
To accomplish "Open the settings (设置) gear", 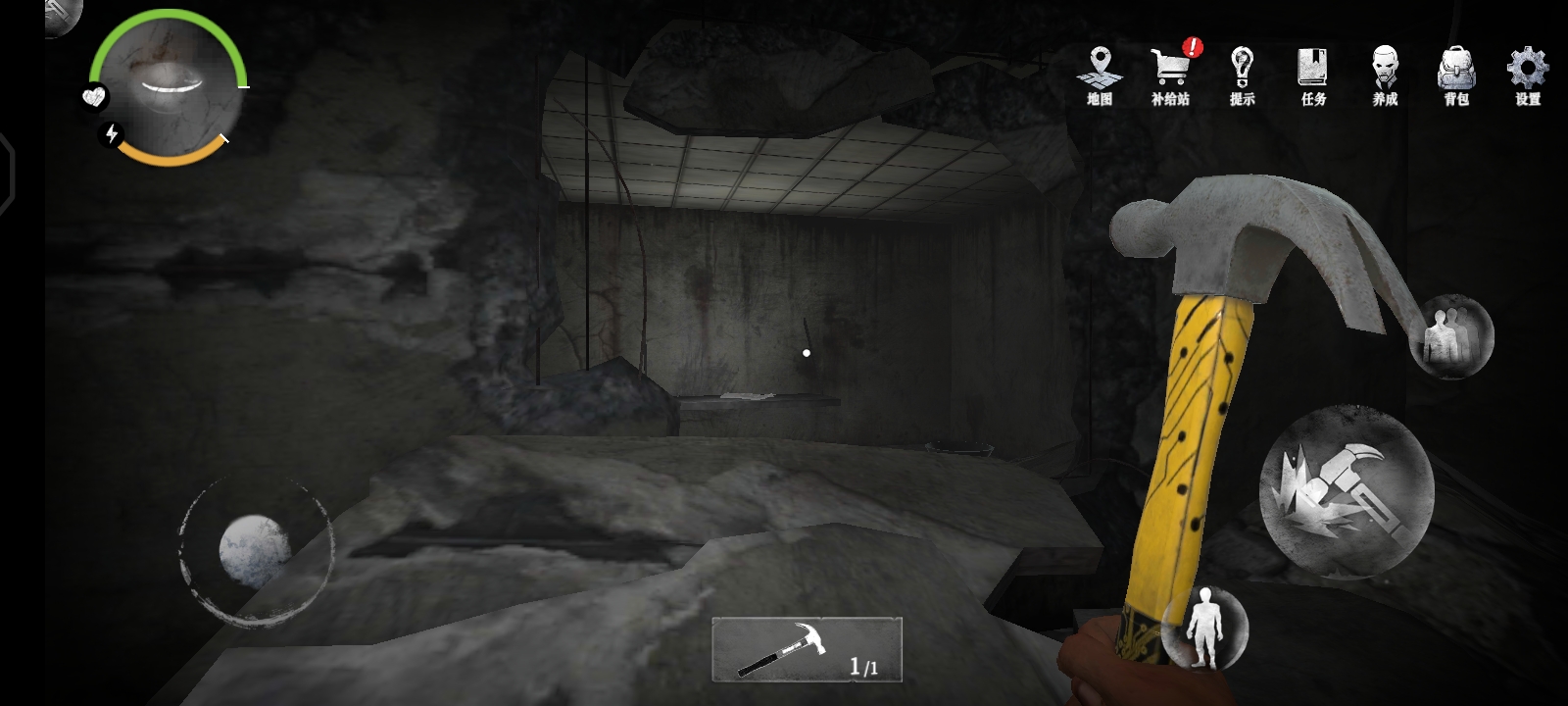I will point(1527,76).
